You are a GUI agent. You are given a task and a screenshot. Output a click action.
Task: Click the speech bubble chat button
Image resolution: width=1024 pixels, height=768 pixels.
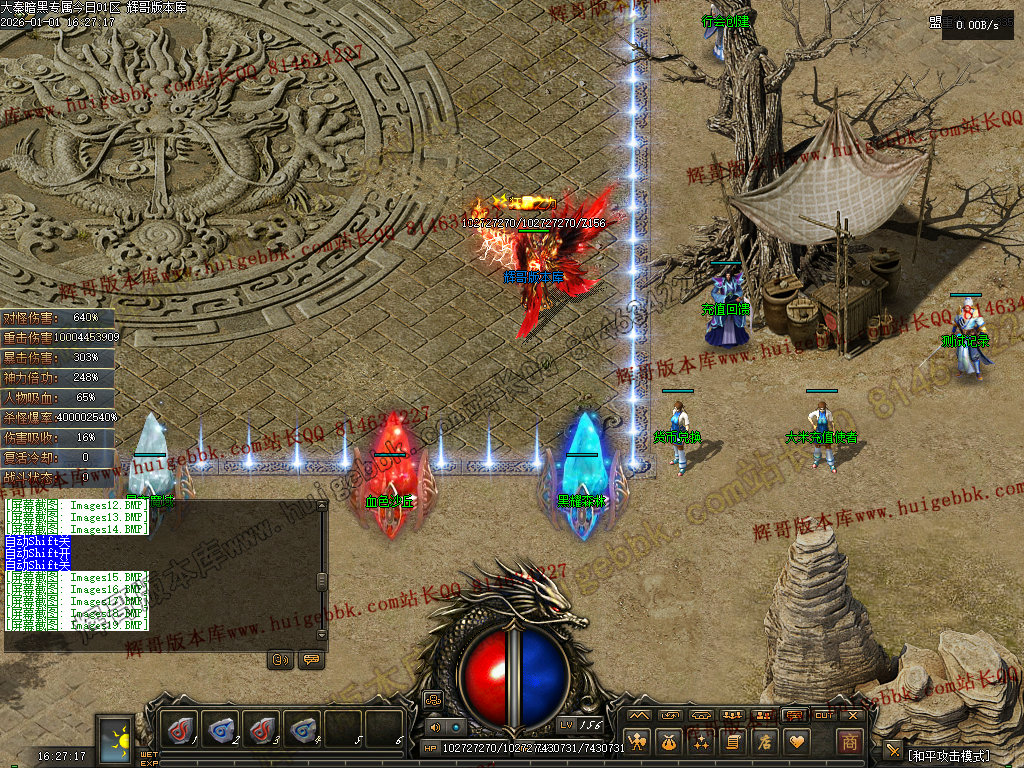pyautogui.click(x=310, y=660)
